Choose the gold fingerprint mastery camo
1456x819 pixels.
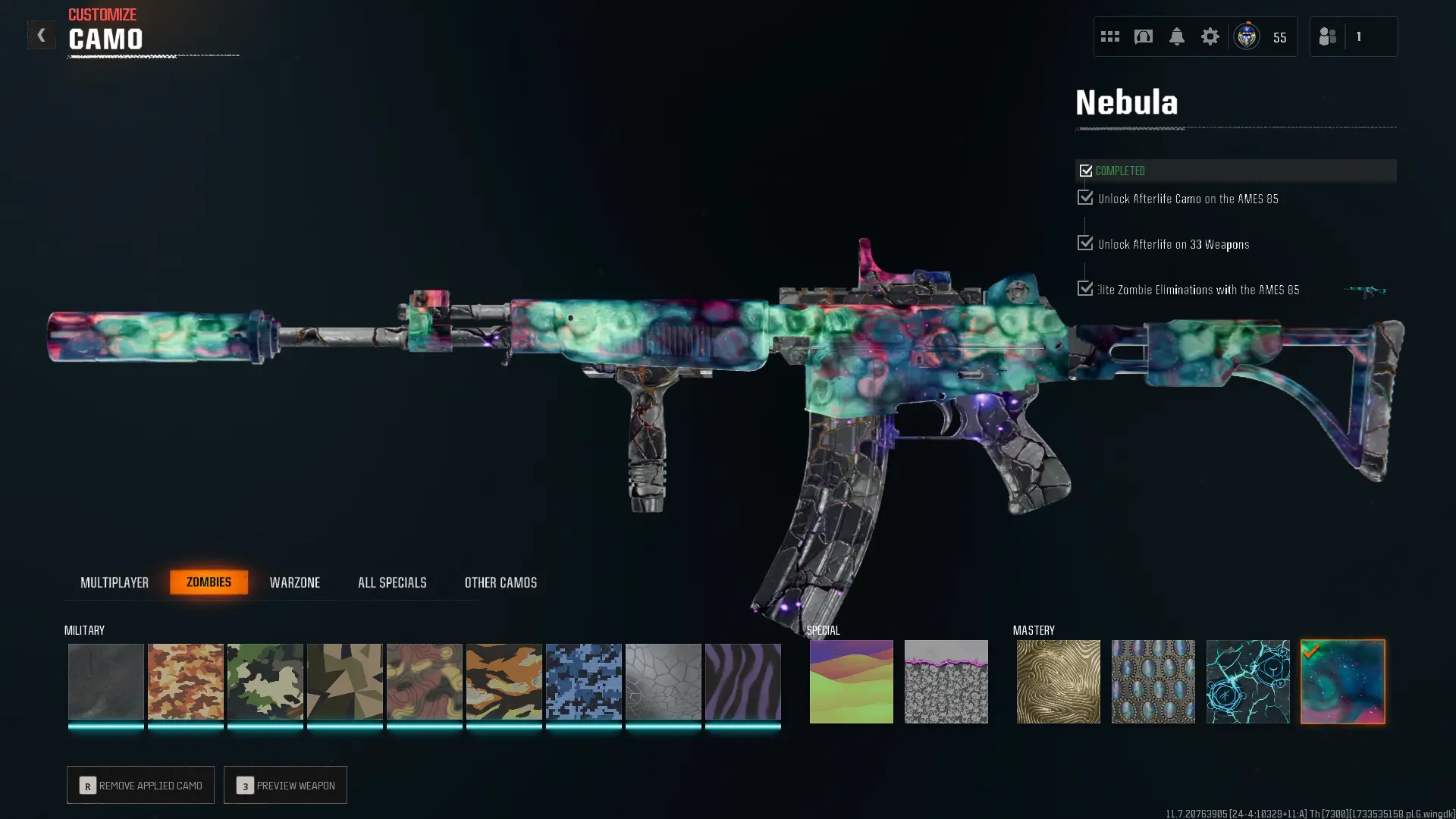pyautogui.click(x=1058, y=682)
